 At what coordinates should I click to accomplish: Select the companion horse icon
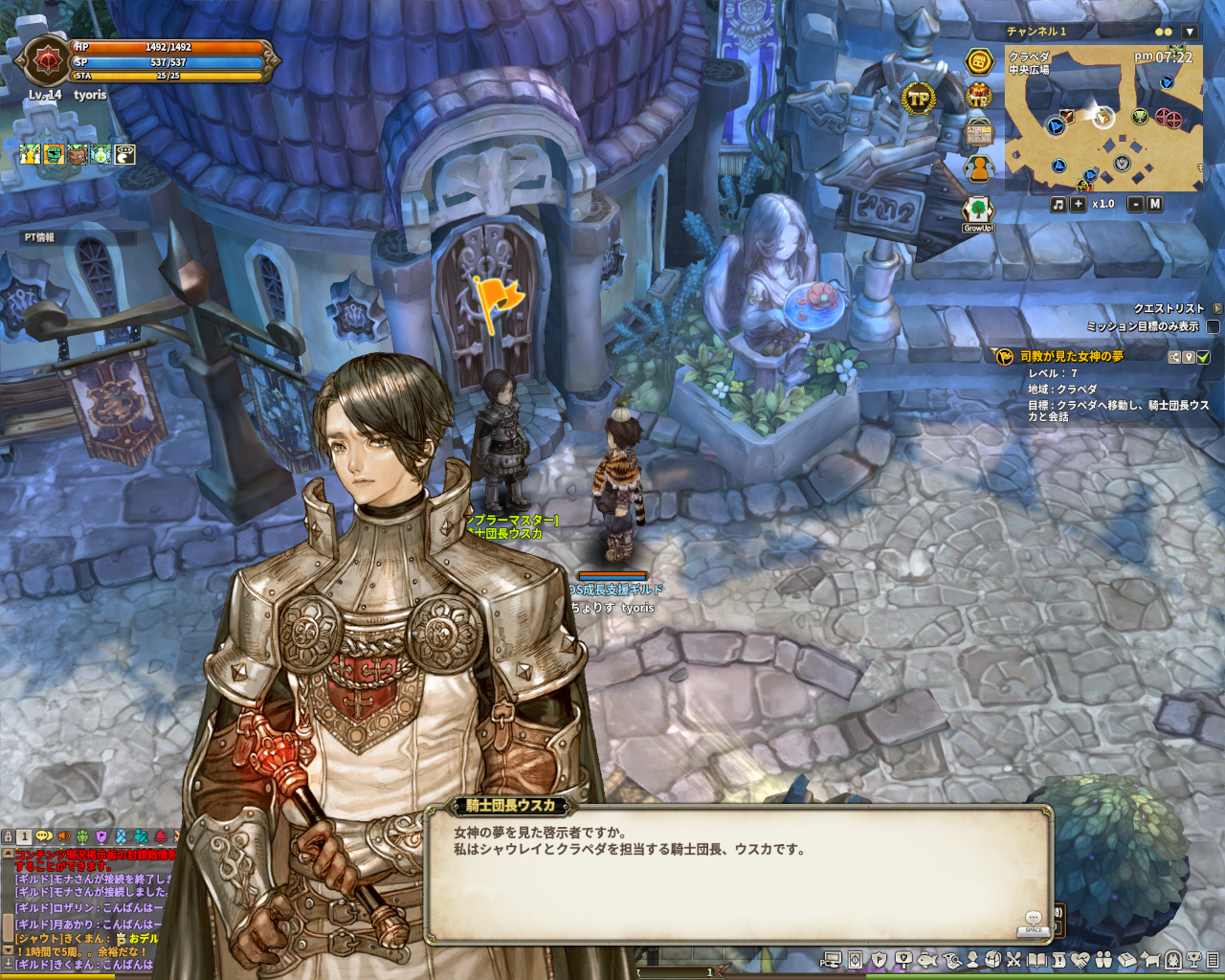(1149, 960)
